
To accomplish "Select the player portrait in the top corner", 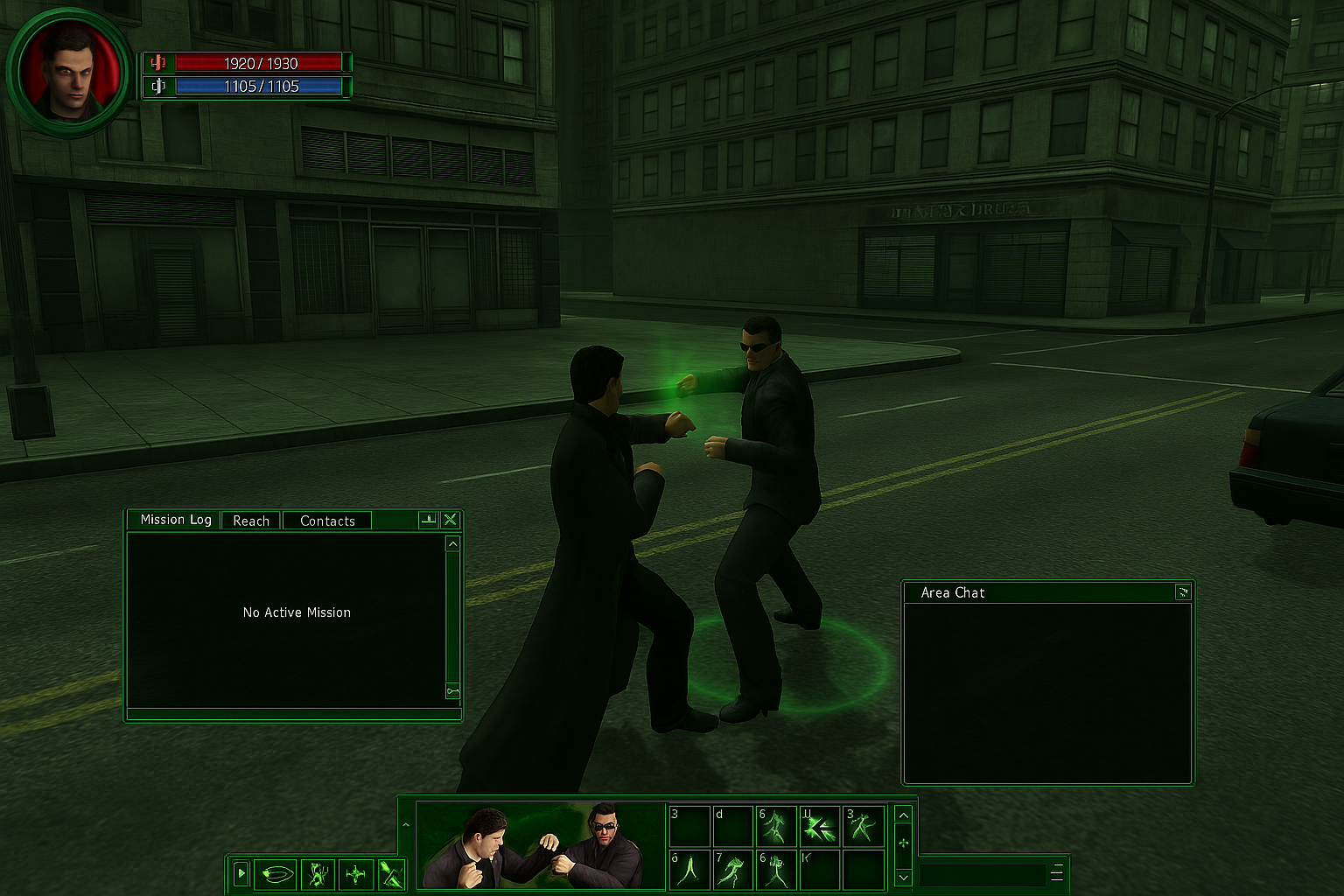I will 68,71.
